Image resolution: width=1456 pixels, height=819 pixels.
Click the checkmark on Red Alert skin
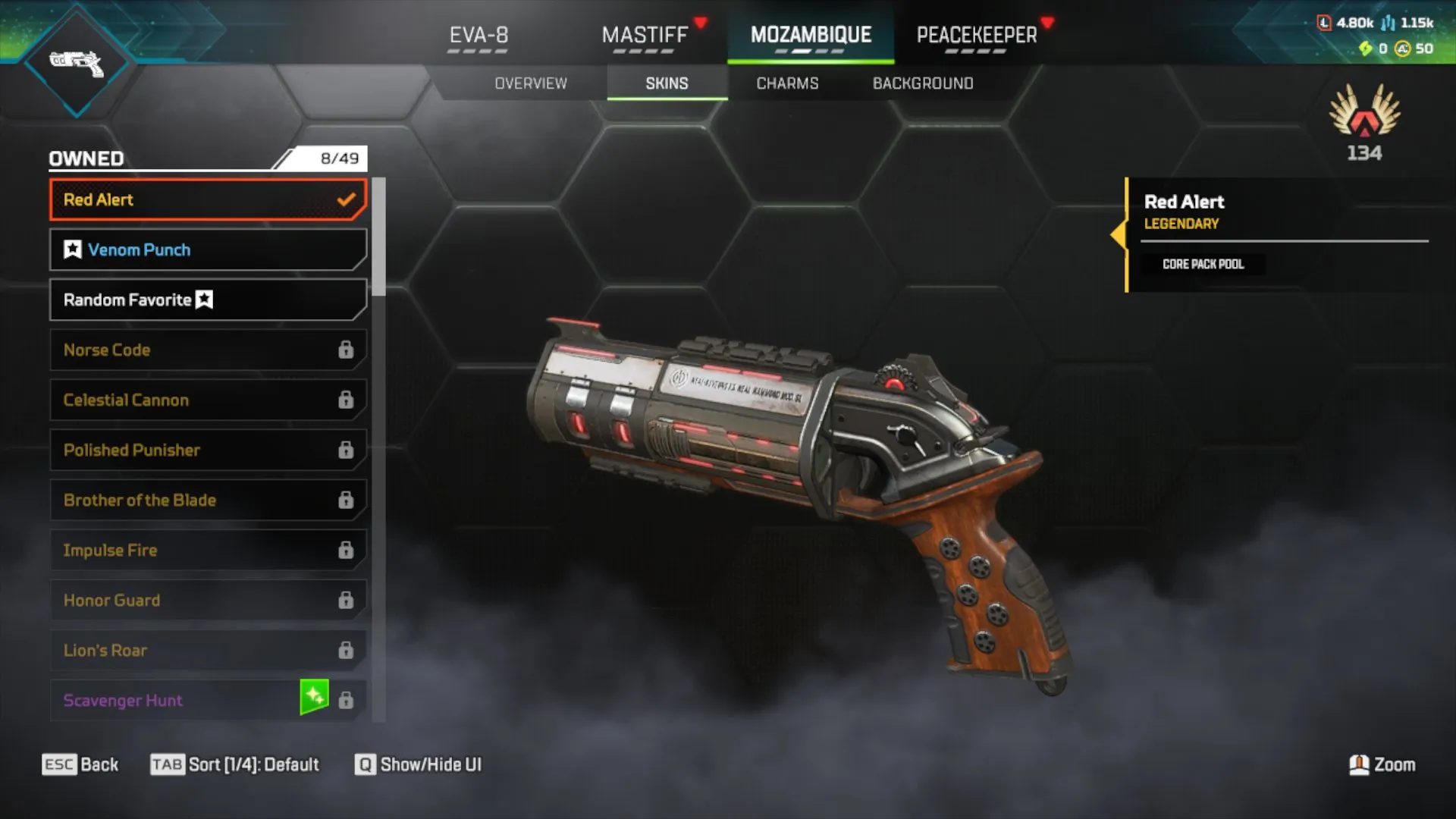point(347,199)
